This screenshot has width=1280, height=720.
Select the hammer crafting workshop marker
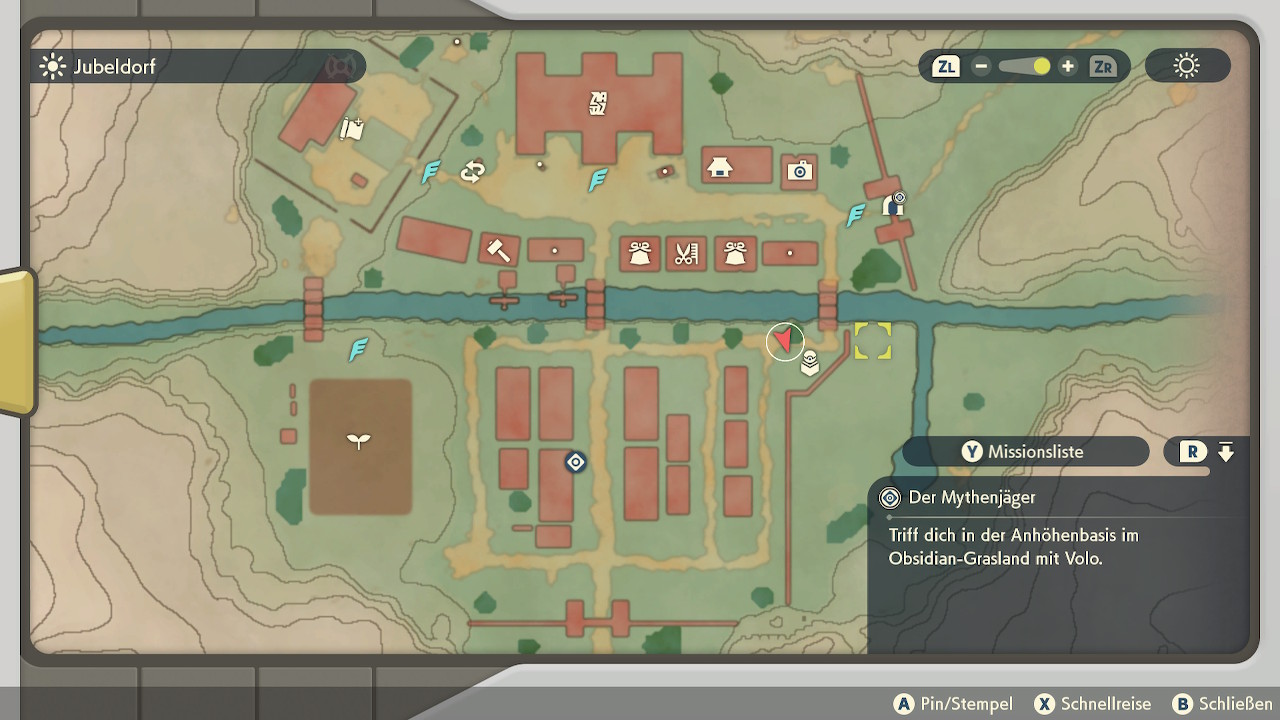[x=497, y=249]
